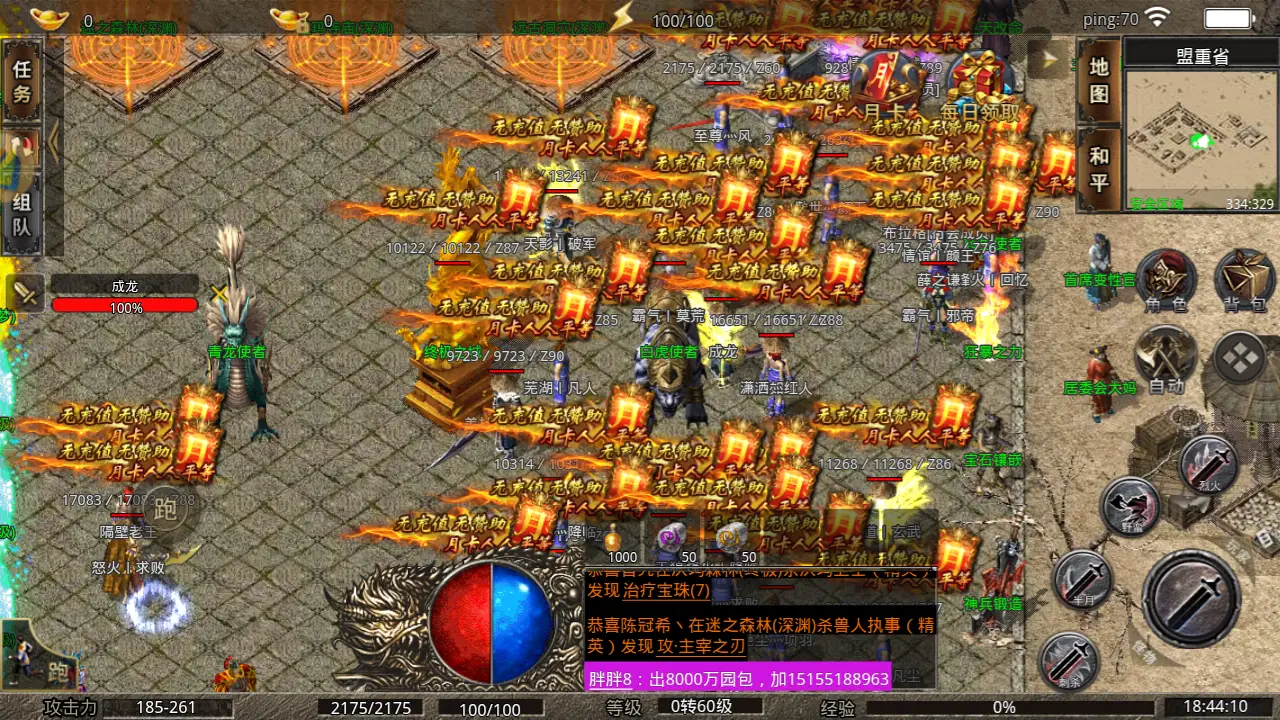
Task: Use the potion slot showing 1000
Action: pos(613,540)
